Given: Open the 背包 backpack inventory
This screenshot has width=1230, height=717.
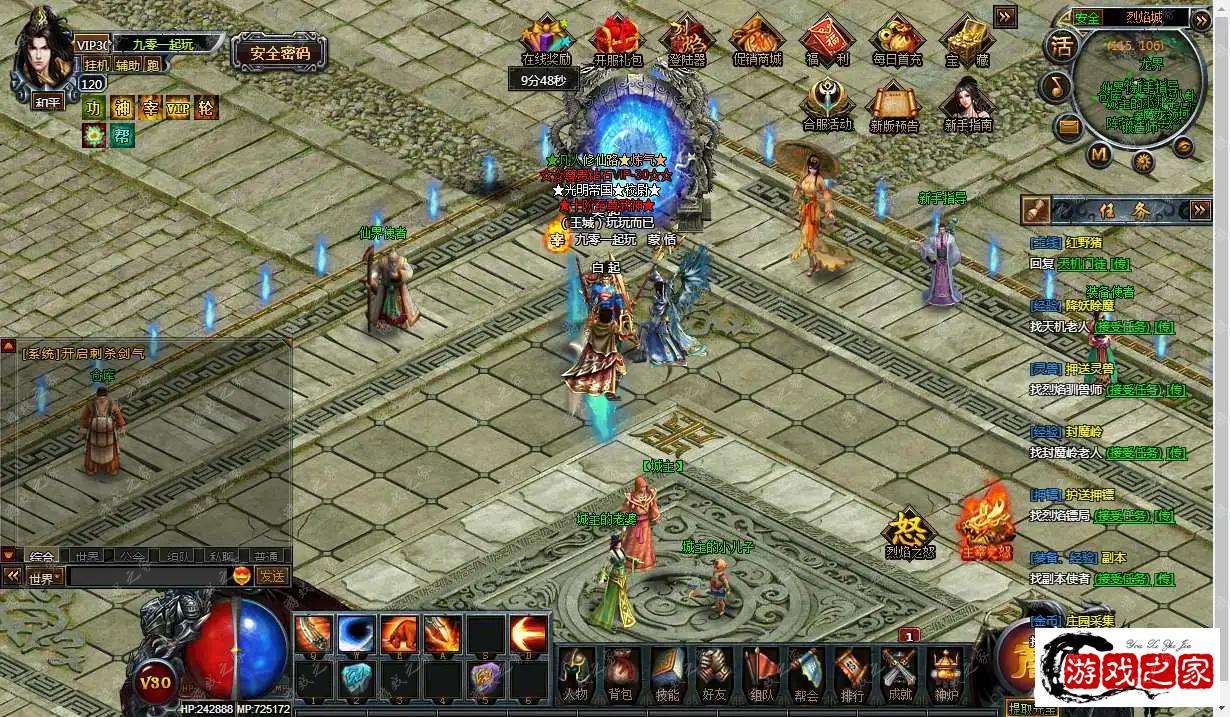Looking at the screenshot, I should tap(620, 672).
